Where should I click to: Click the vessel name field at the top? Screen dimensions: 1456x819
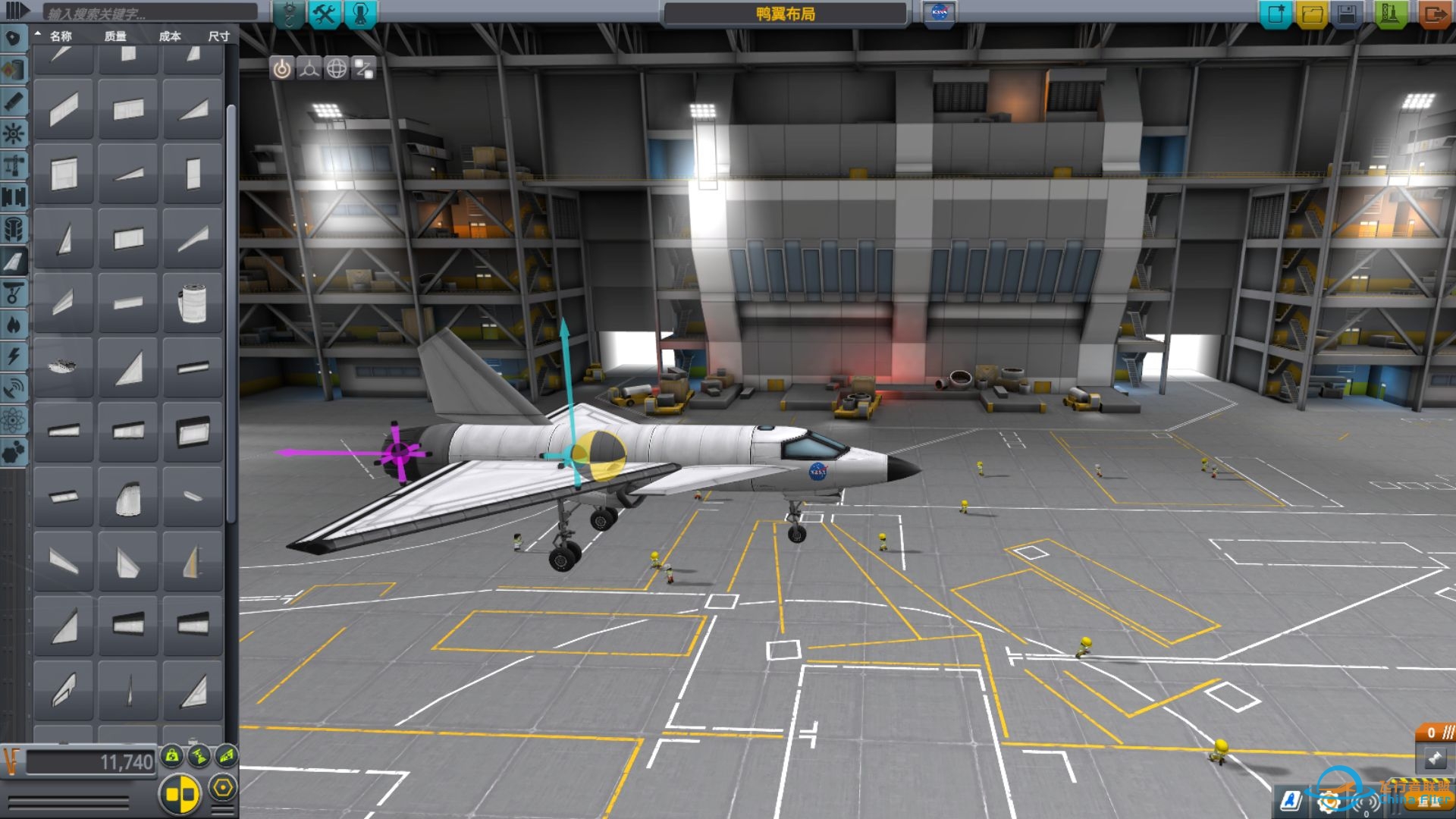pos(785,14)
